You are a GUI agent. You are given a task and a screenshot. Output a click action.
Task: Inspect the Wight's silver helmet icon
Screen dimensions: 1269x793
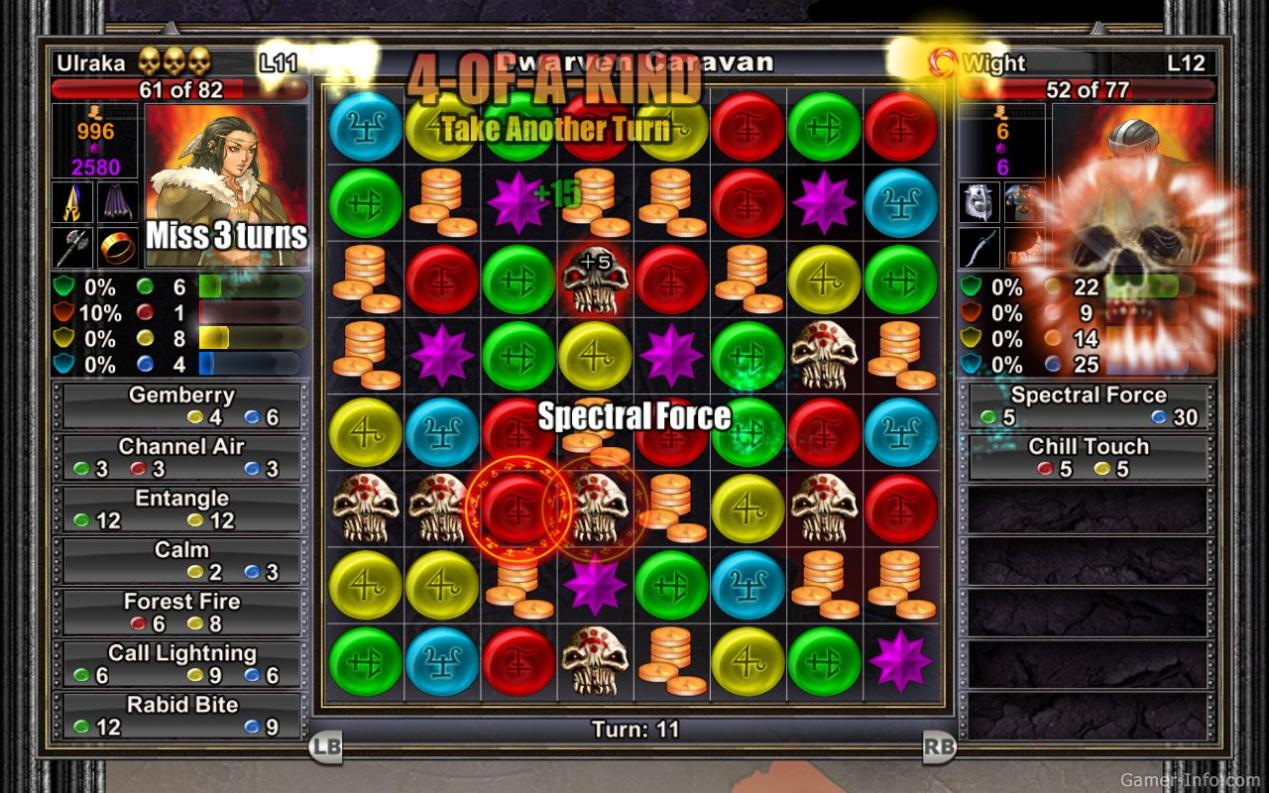point(980,202)
